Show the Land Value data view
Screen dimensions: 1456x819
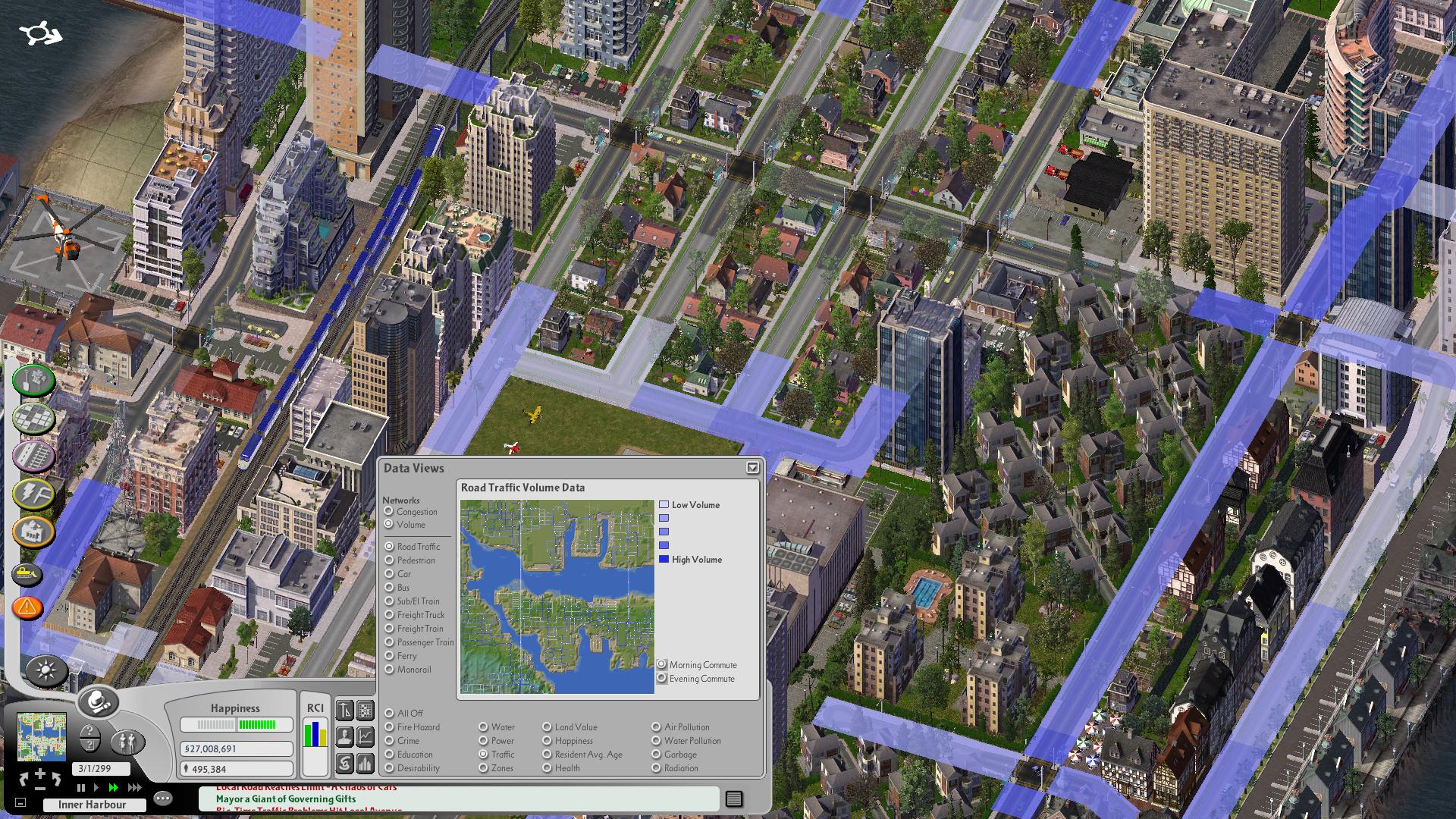(547, 727)
